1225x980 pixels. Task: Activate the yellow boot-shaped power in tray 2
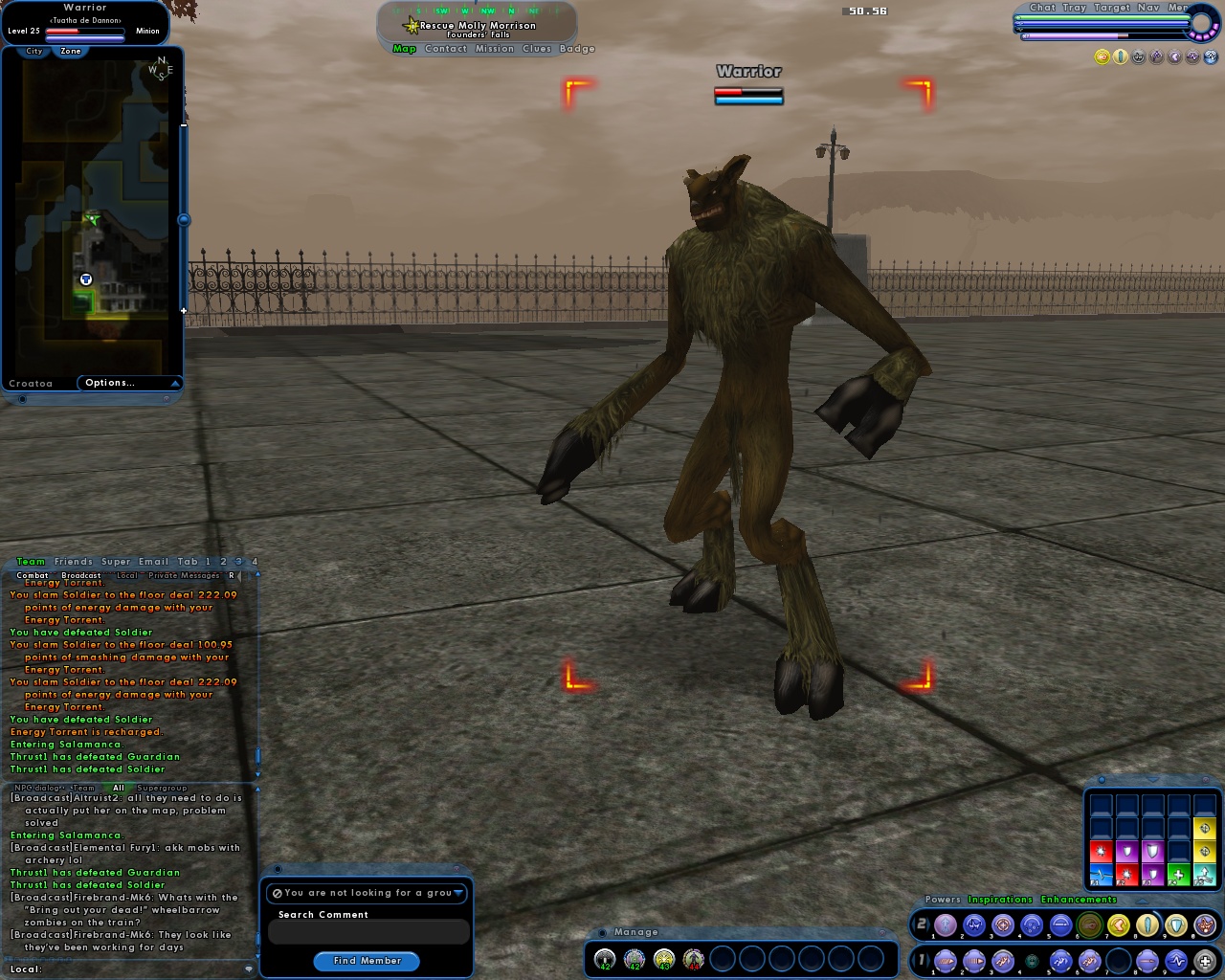point(1118,924)
